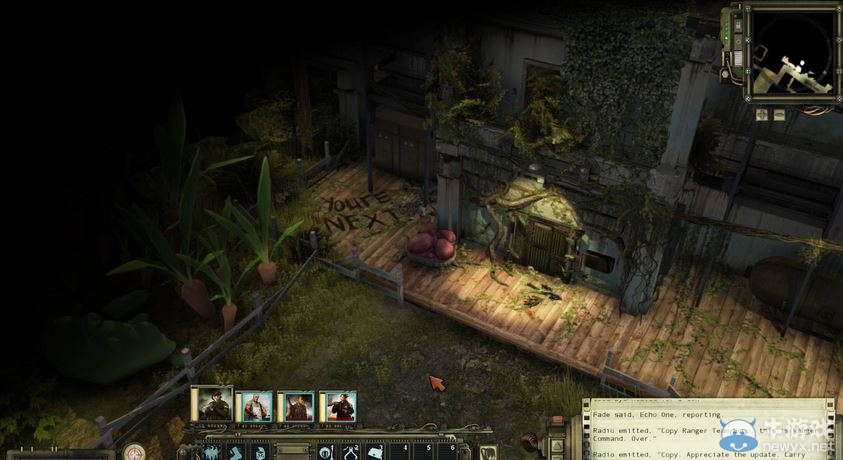The image size is (843, 460).
Task: Select the third ranger portrait
Action: (295, 407)
